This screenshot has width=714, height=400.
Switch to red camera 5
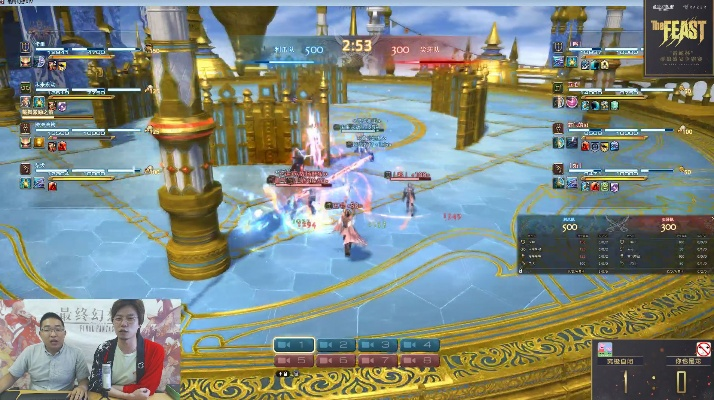click(295, 360)
